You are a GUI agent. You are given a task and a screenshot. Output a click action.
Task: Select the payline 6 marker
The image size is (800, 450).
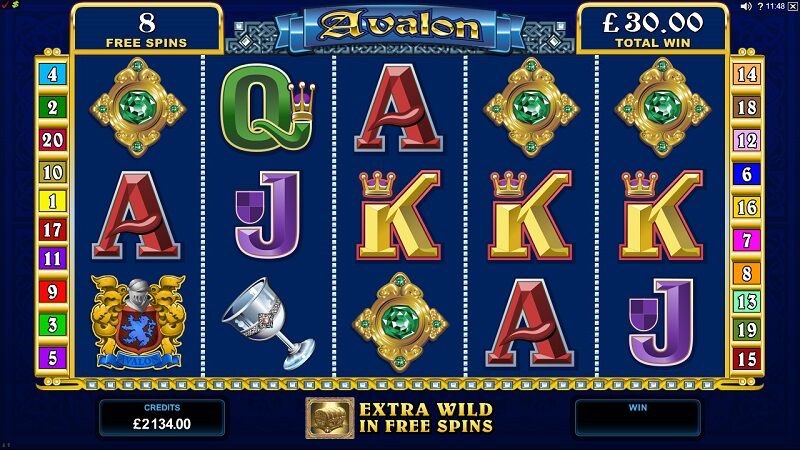747,173
